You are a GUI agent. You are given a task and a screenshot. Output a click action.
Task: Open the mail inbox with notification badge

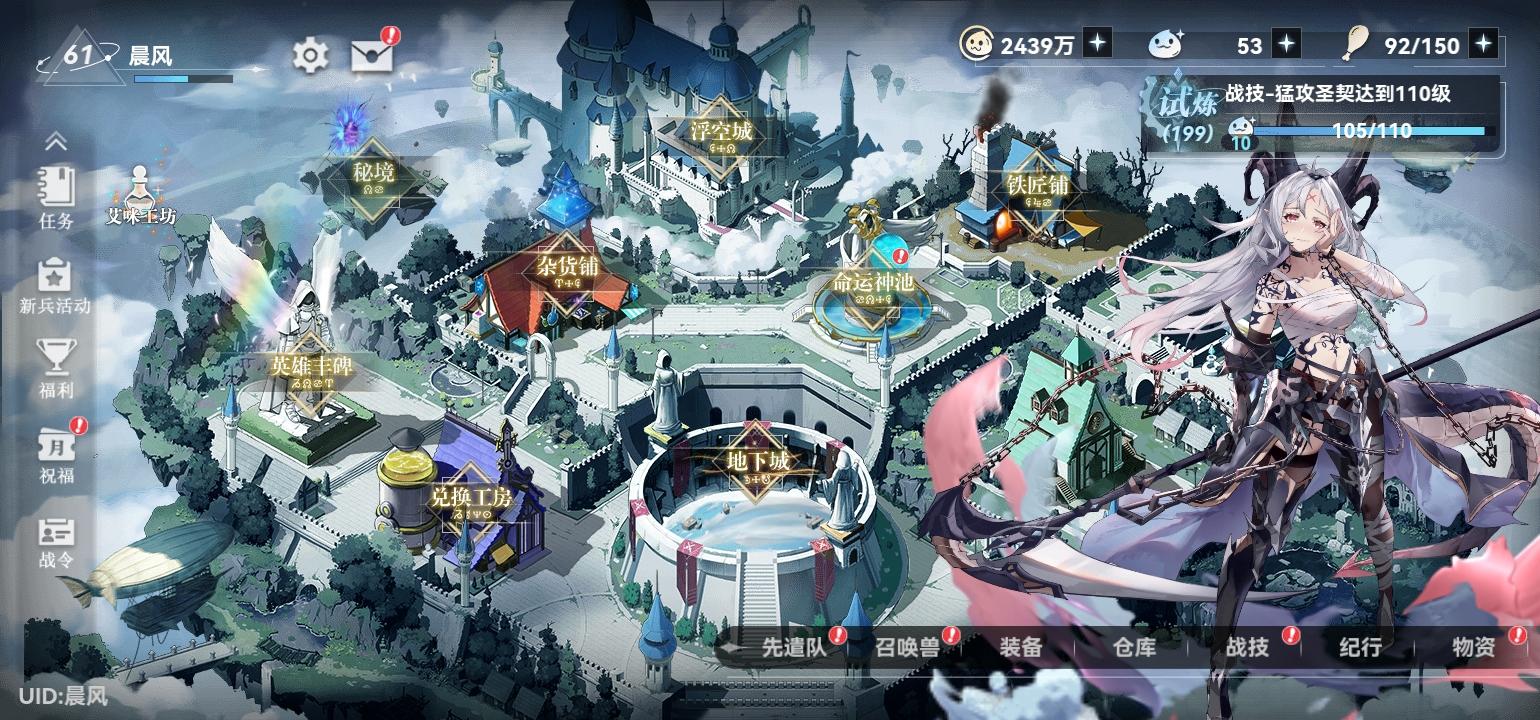(370, 53)
